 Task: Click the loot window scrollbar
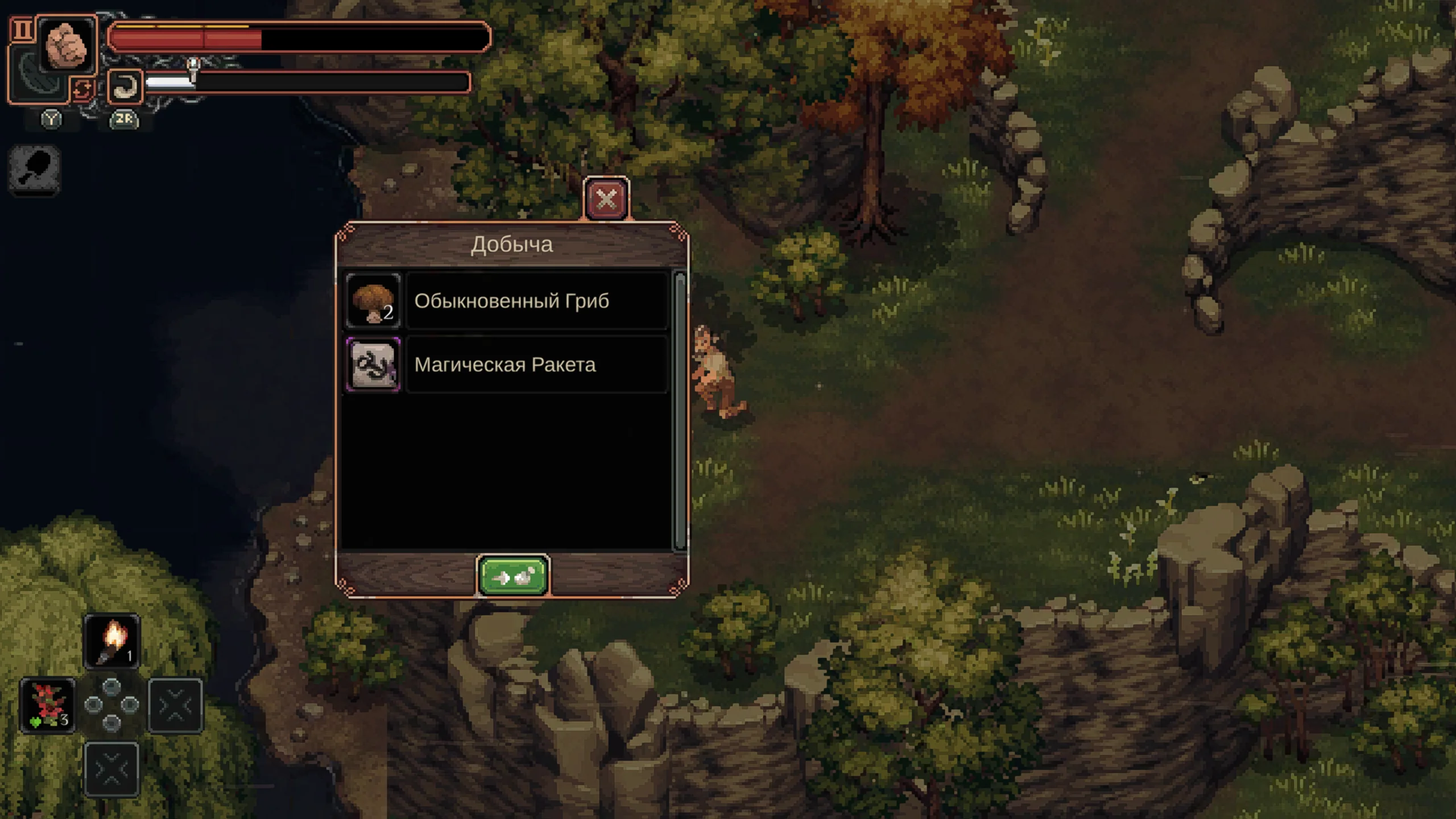[x=680, y=411]
